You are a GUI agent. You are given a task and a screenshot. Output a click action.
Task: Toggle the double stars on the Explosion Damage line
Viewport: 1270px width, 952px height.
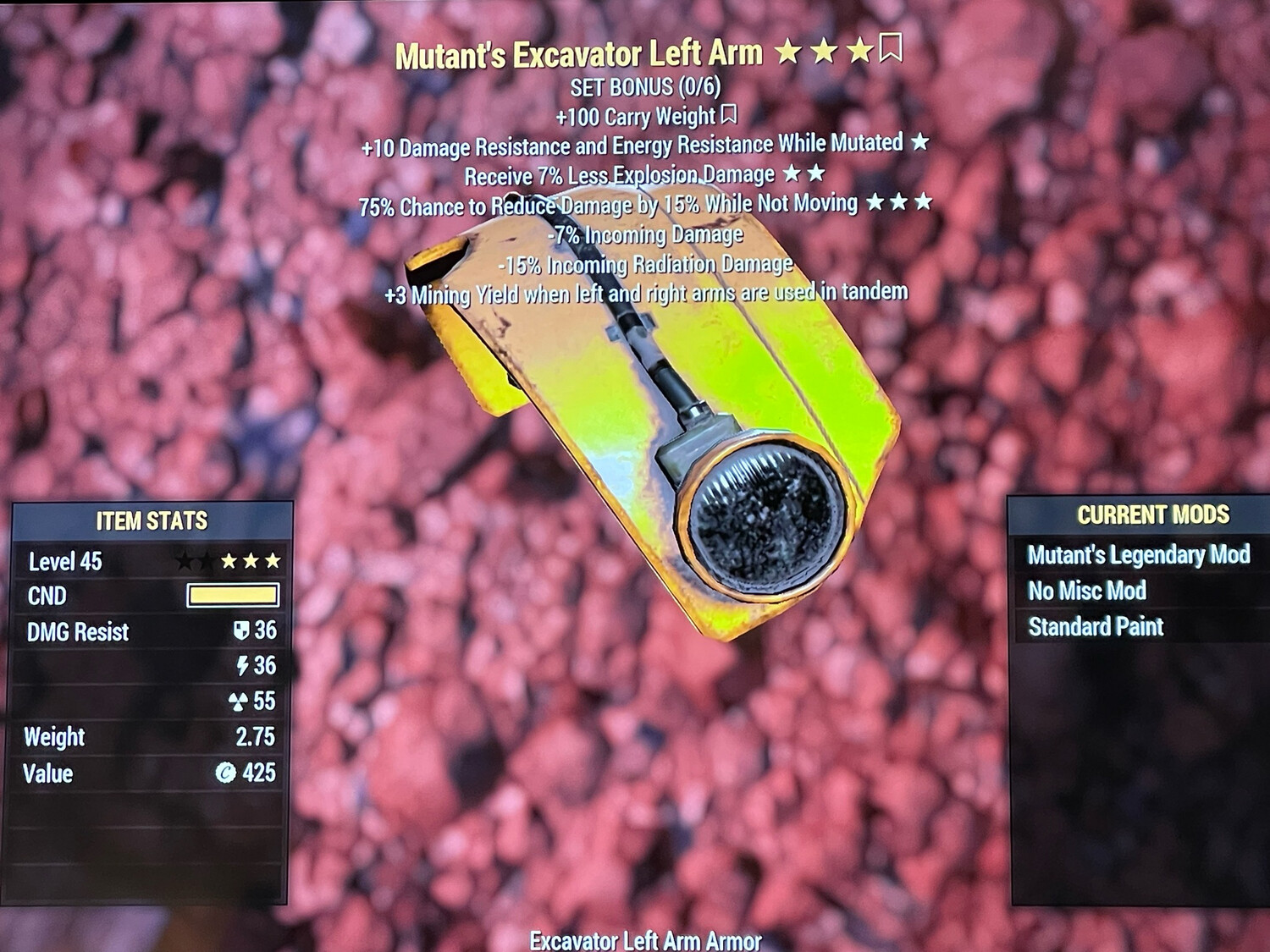click(806, 175)
